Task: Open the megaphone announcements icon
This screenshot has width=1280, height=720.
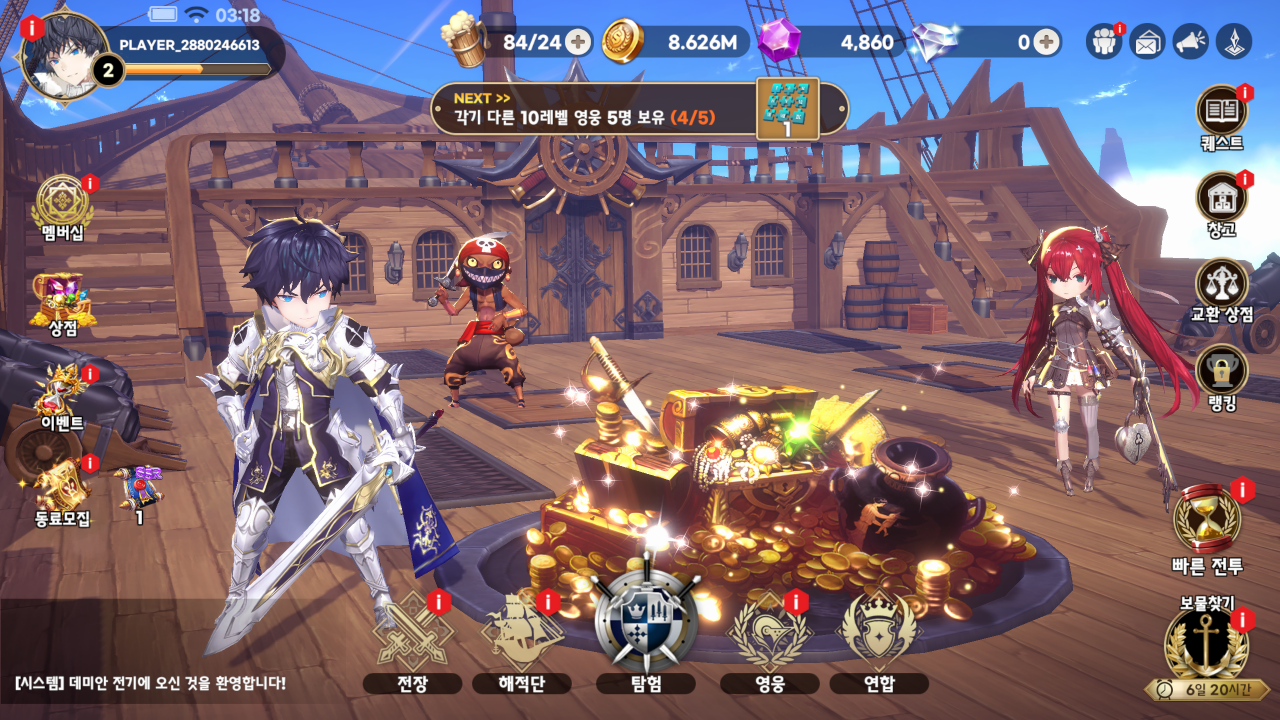Action: pyautogui.click(x=1190, y=42)
